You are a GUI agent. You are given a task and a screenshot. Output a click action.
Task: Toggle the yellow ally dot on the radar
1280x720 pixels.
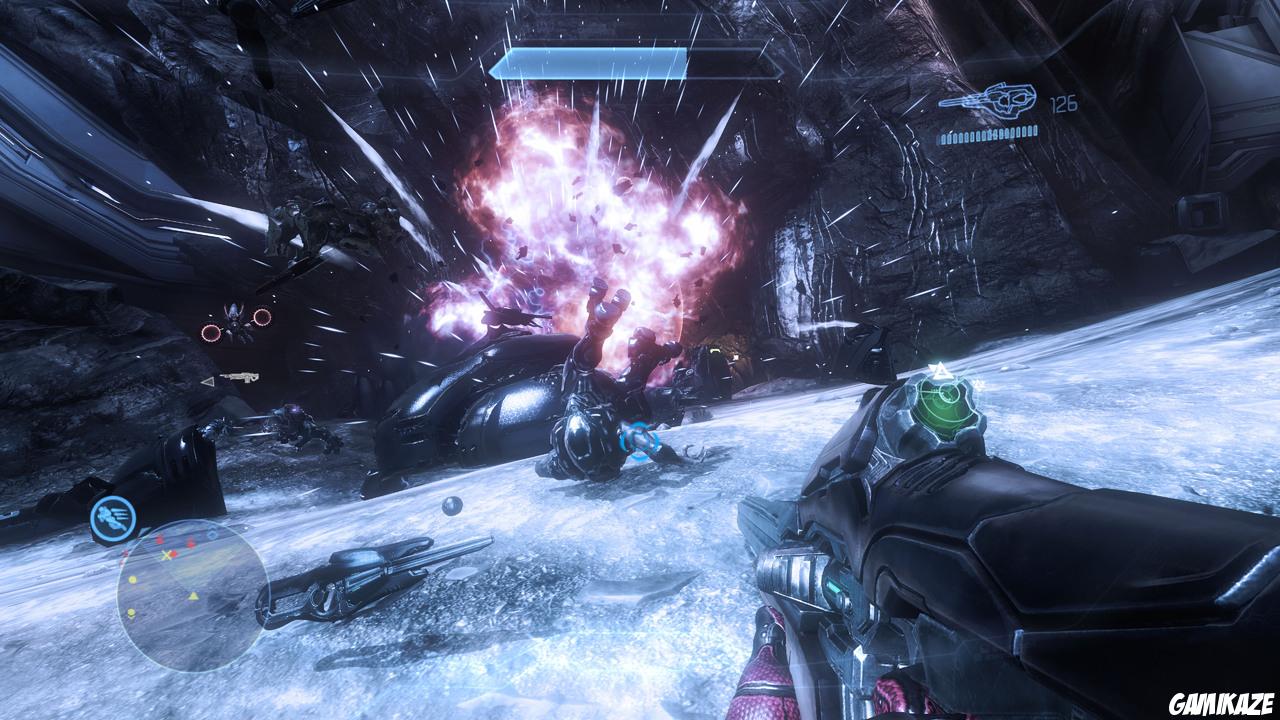coord(133,578)
